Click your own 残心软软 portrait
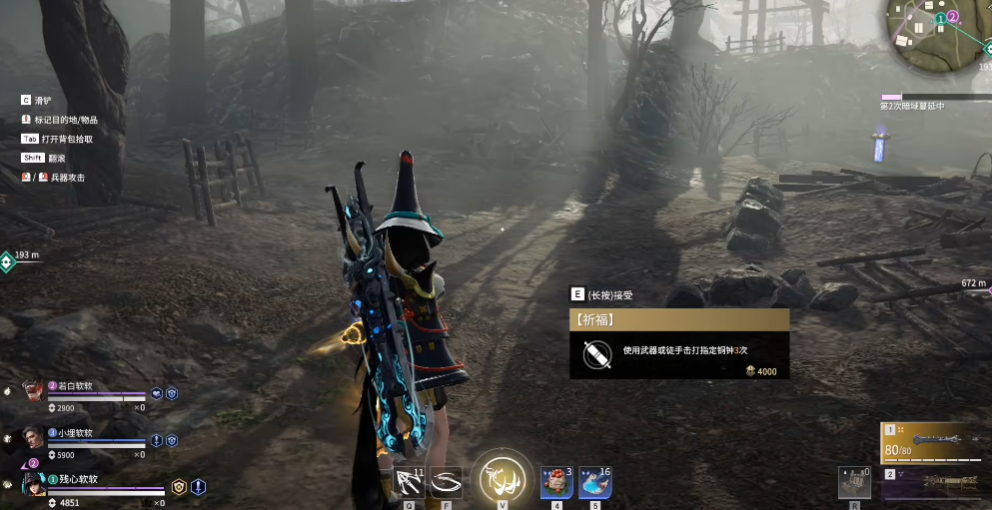 33,484
